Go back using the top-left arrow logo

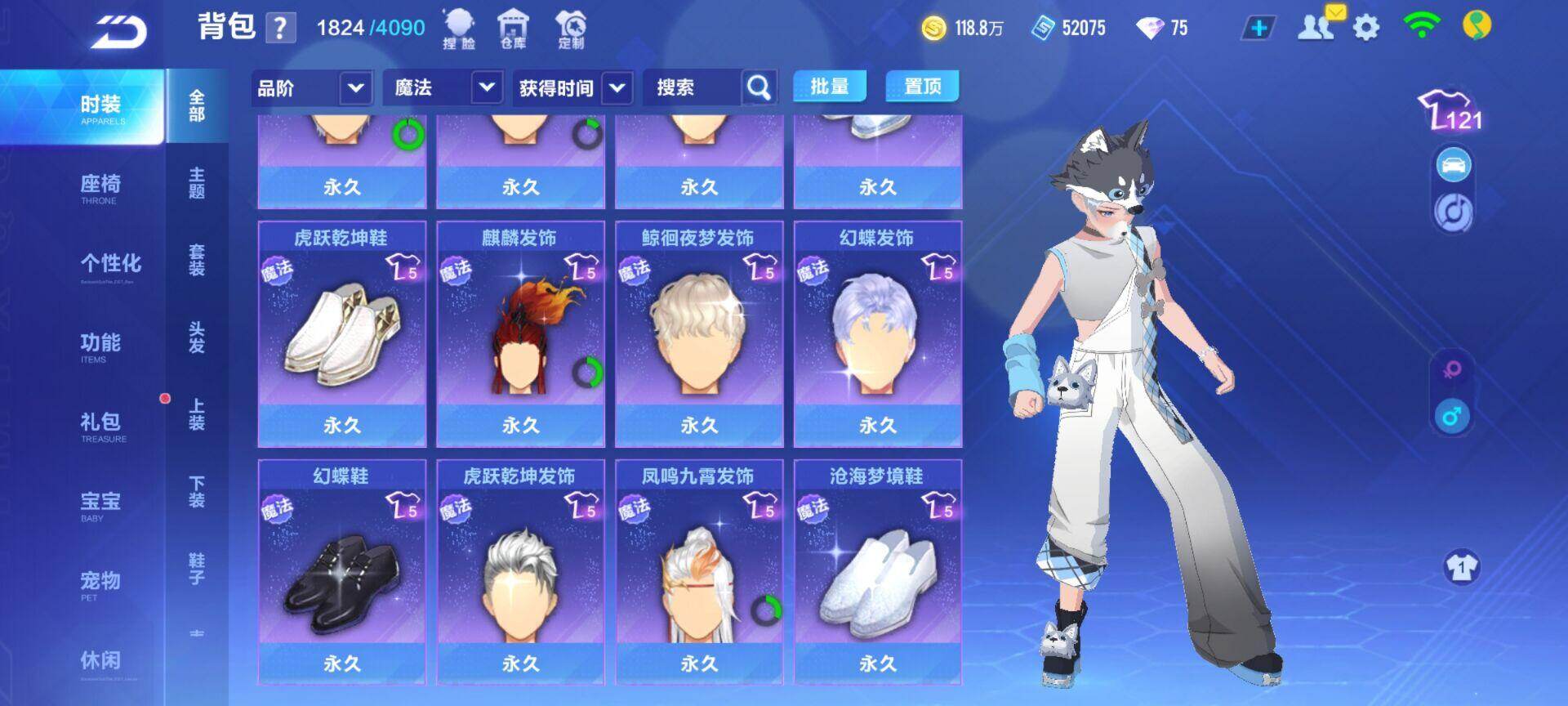[119, 31]
